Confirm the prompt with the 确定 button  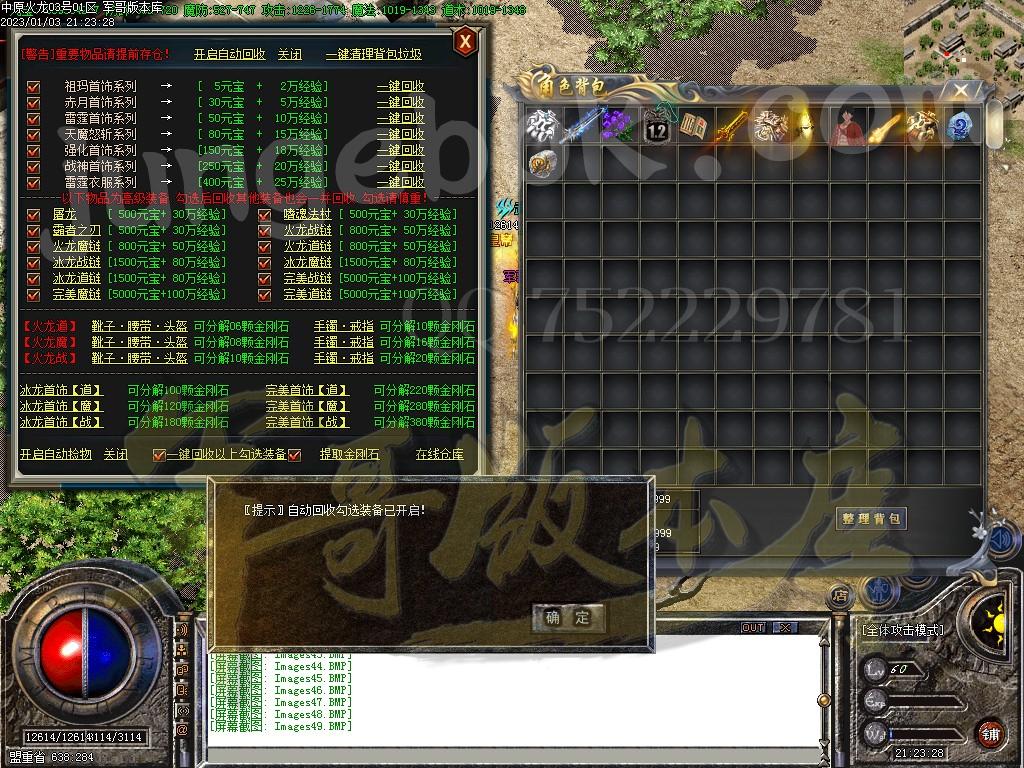[568, 617]
